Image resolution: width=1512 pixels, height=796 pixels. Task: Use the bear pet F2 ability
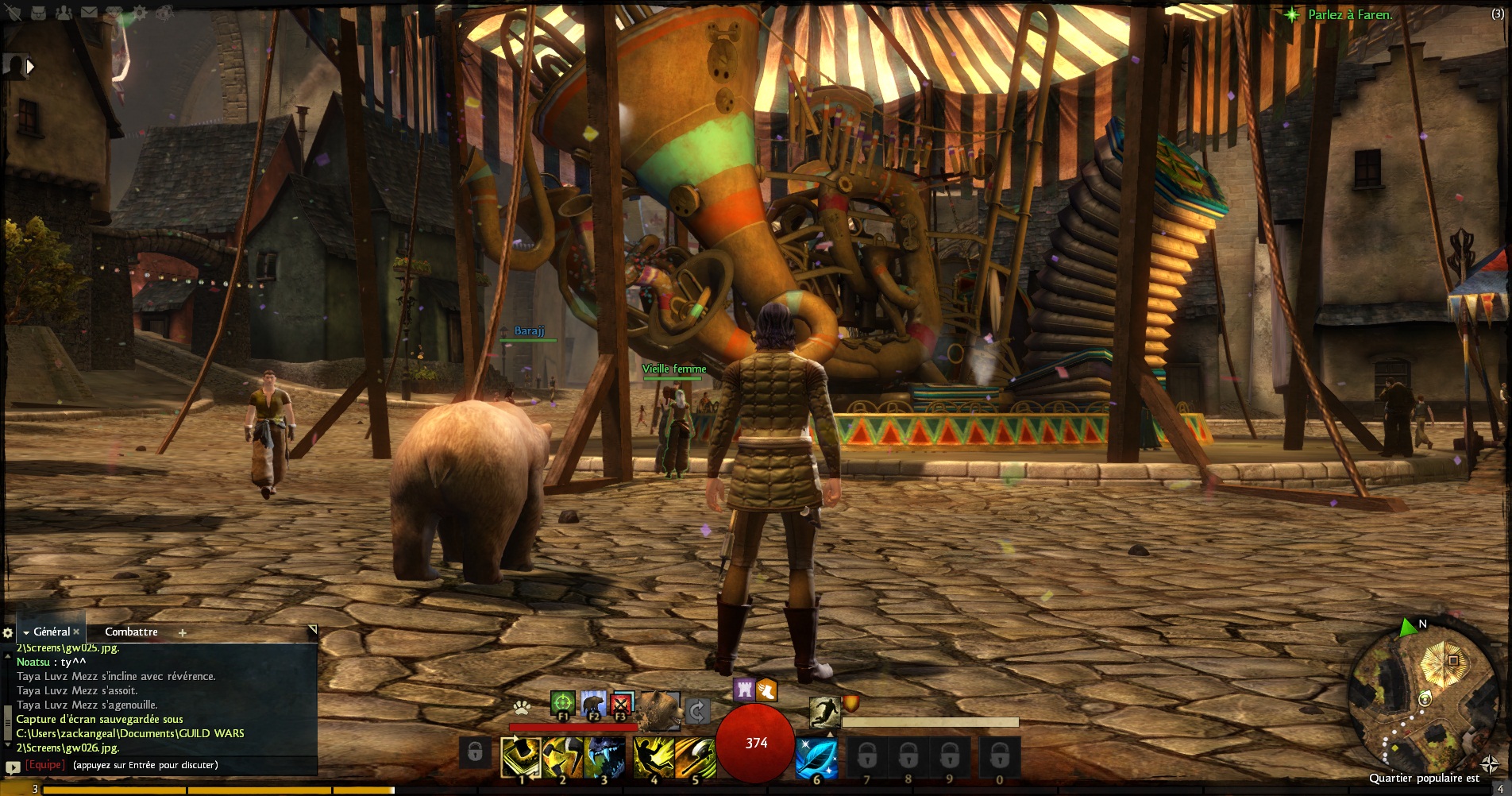pyautogui.click(x=592, y=704)
